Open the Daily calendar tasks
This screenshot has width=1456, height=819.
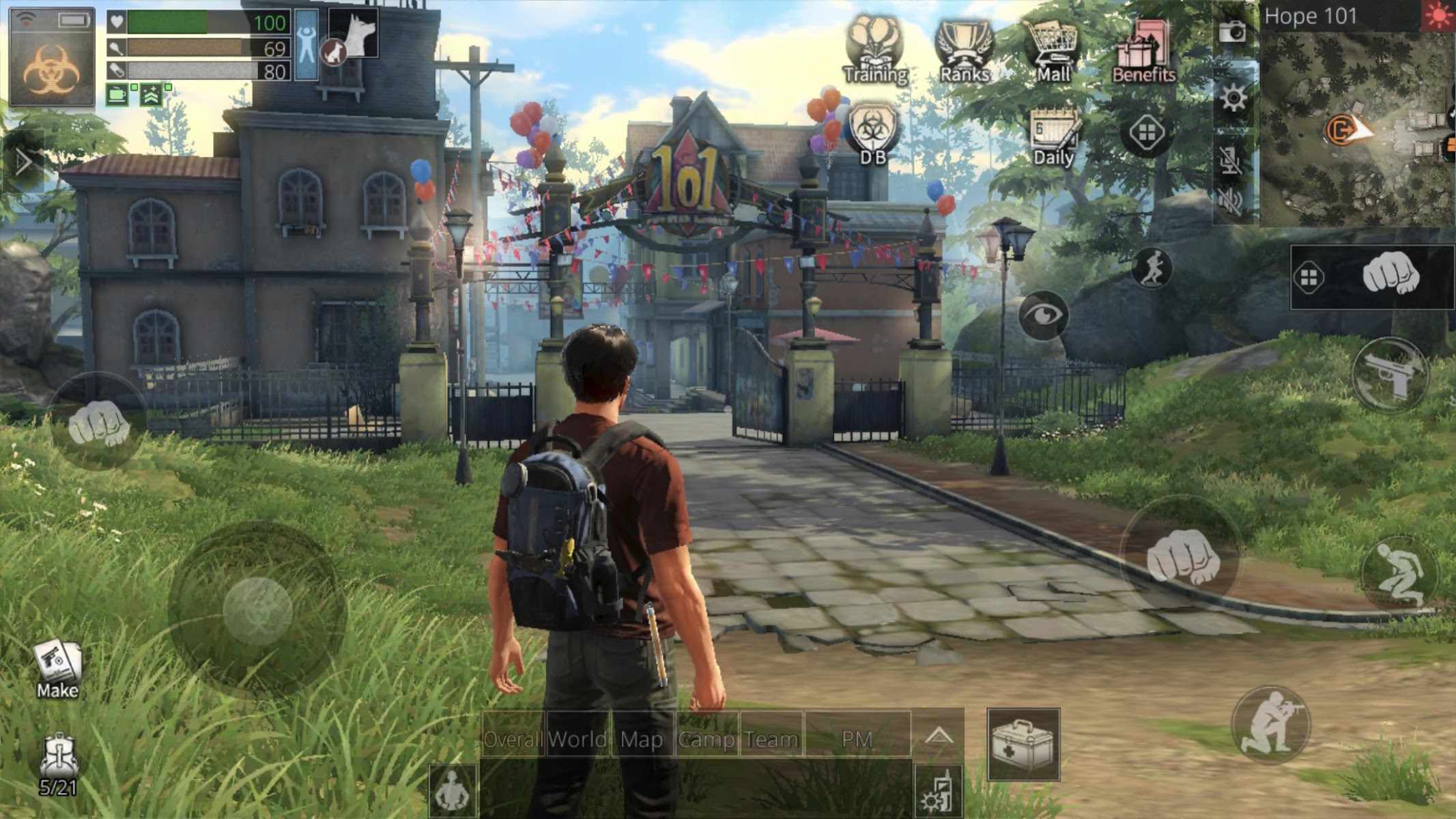[x=1053, y=136]
